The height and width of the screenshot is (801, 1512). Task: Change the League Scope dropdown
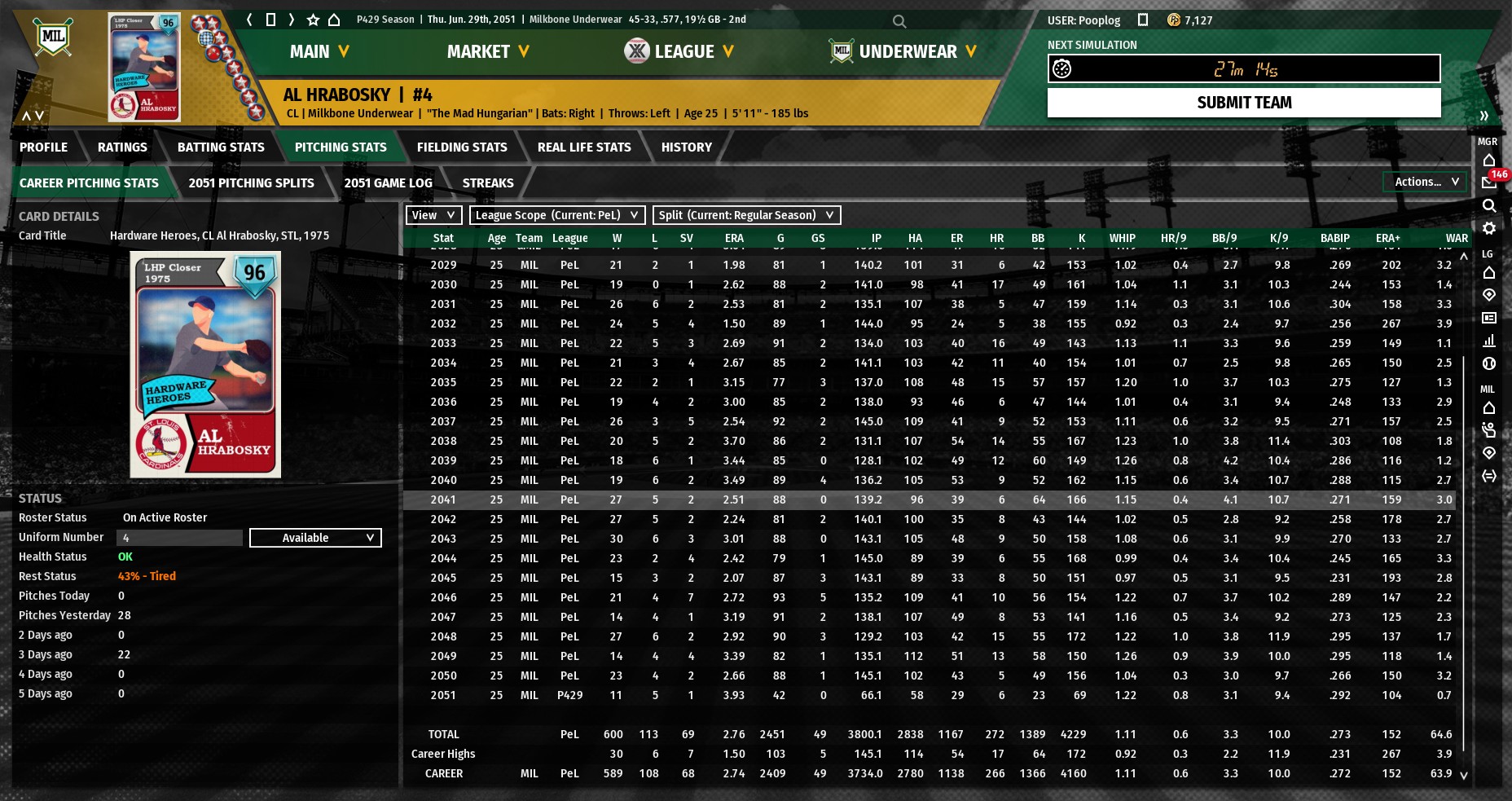pyautogui.click(x=557, y=215)
